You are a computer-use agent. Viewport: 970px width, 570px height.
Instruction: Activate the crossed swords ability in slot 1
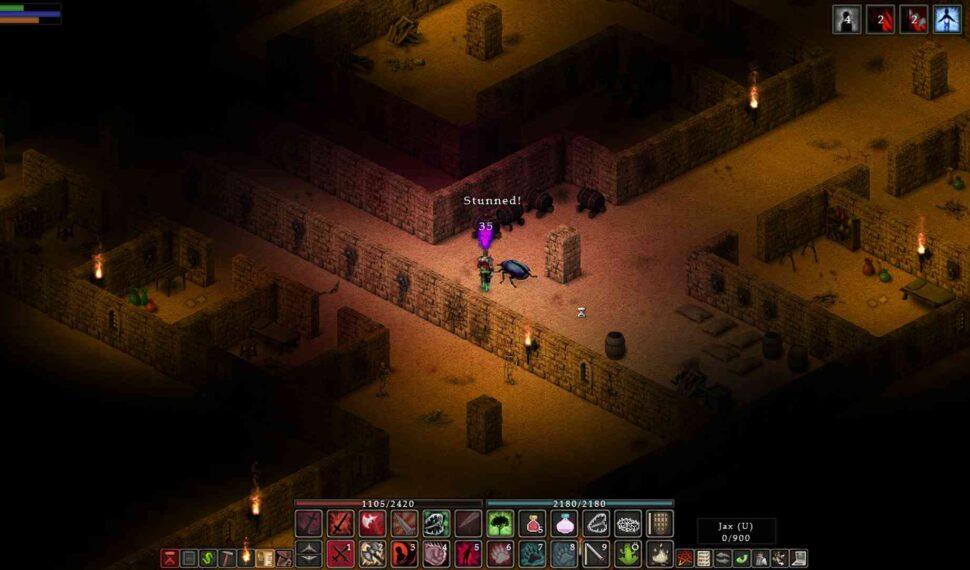coord(340,553)
